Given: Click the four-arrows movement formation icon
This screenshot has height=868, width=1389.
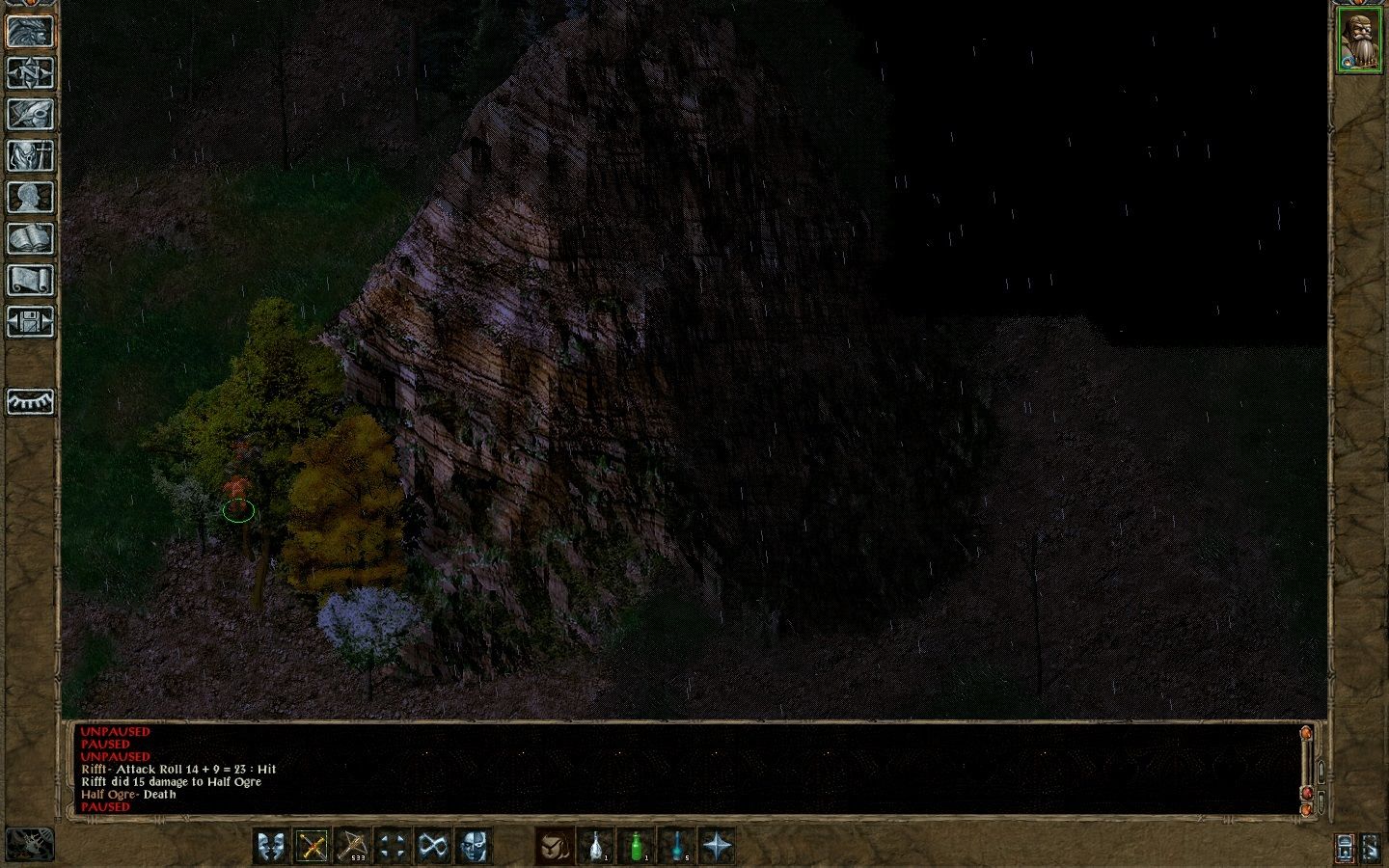Looking at the screenshot, I should pyautogui.click(x=394, y=847).
